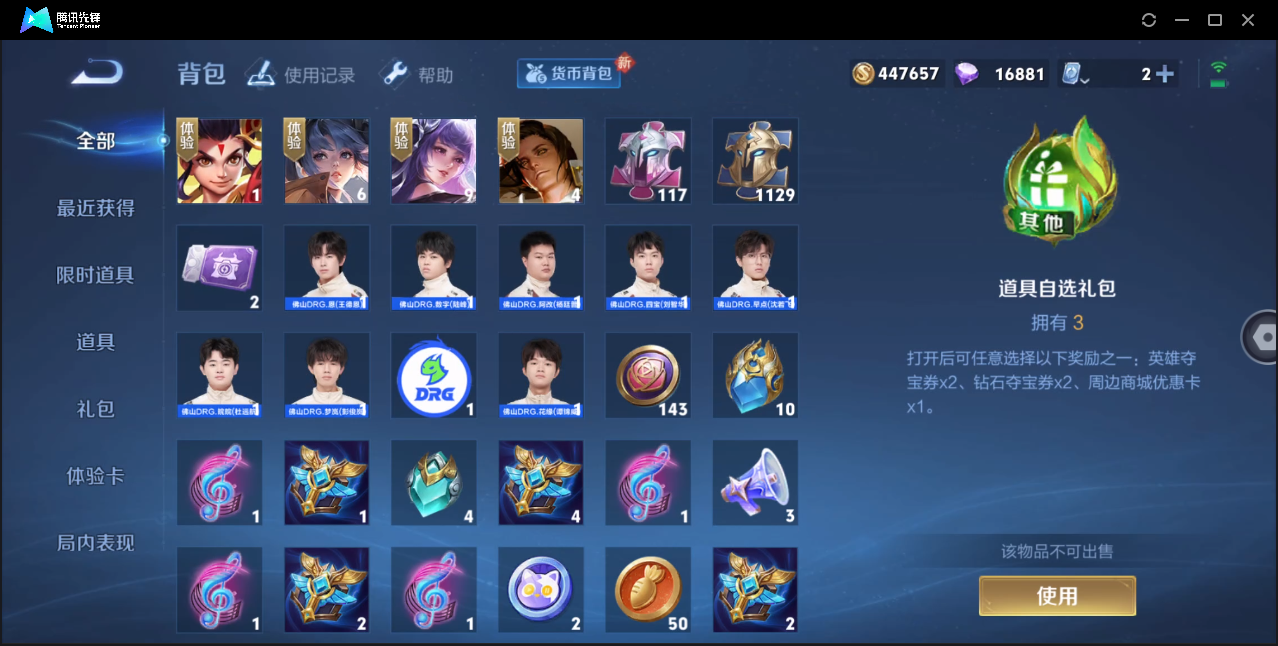Close the emulator window
1278x646 pixels.
click(x=1248, y=20)
